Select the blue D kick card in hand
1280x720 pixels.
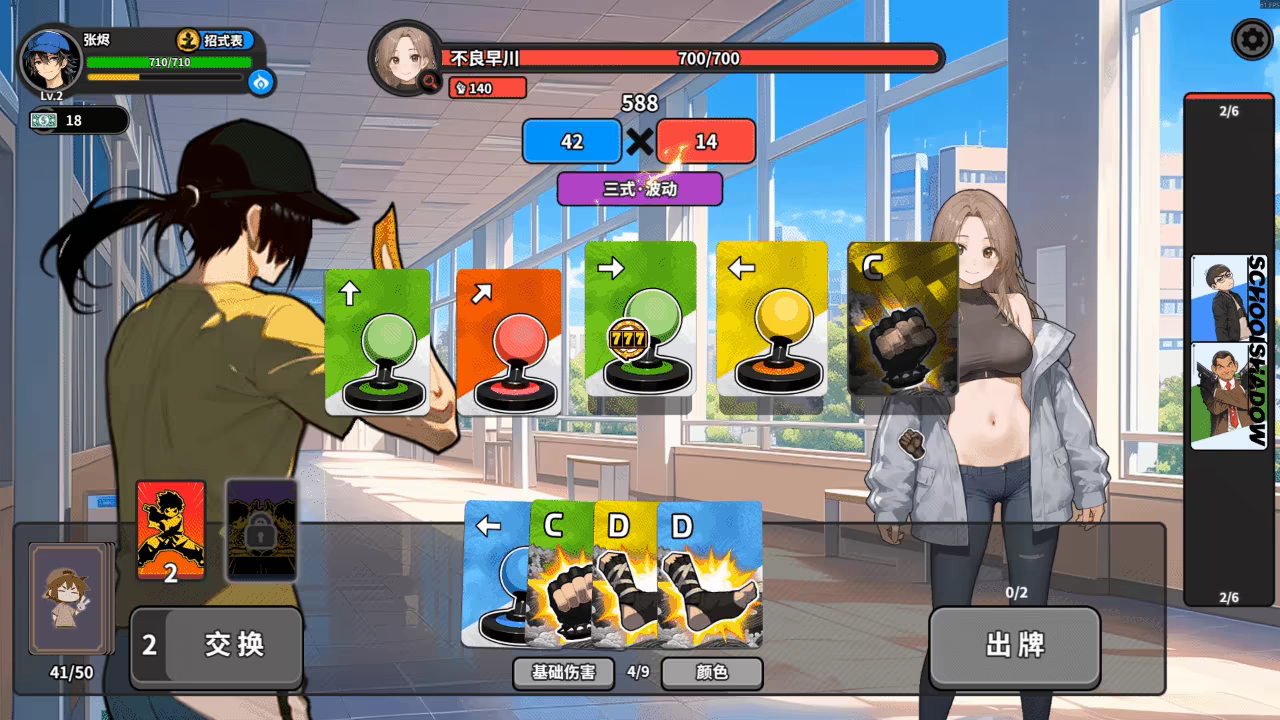click(x=710, y=575)
